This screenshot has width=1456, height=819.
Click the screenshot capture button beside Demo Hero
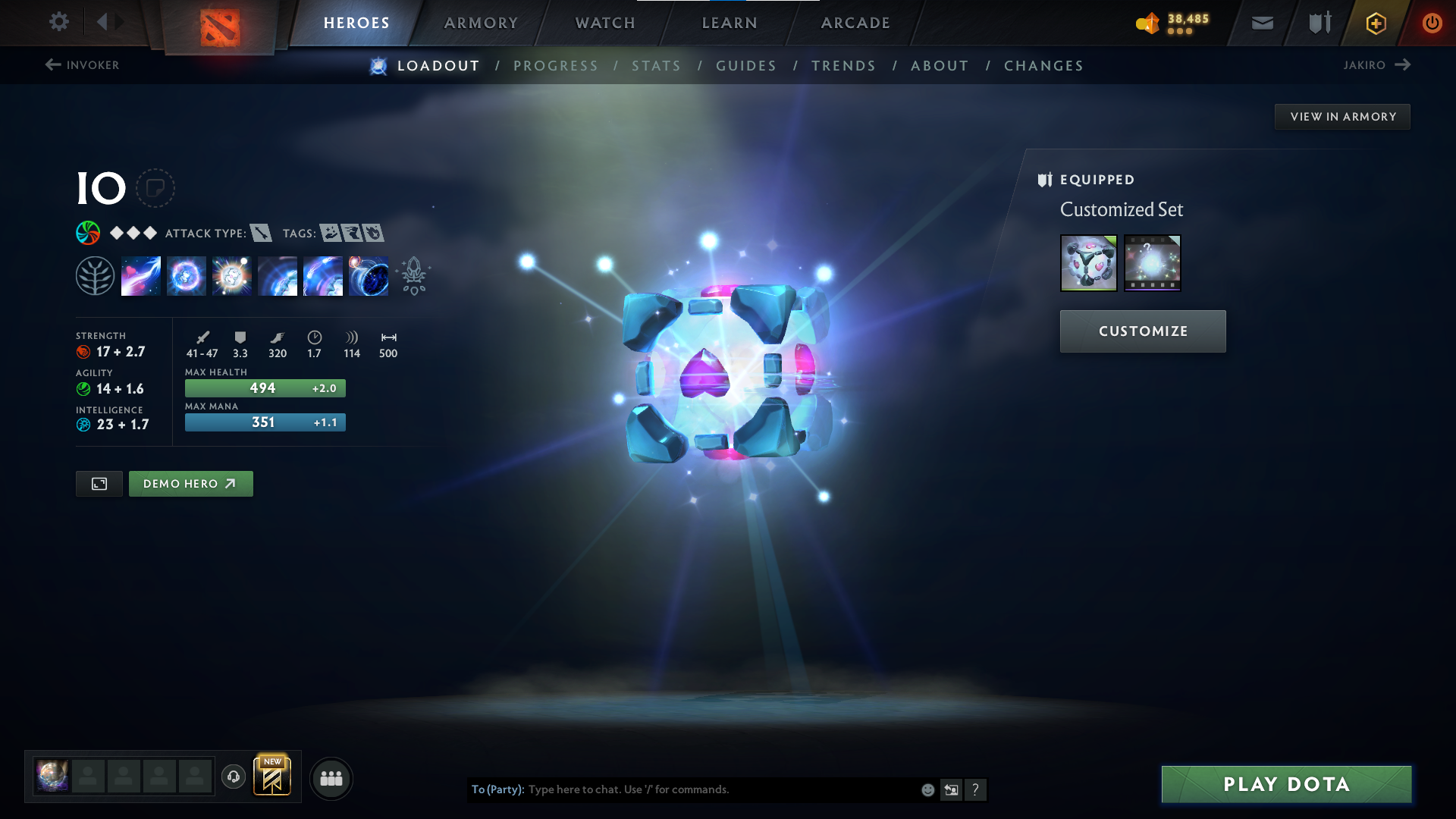[x=99, y=483]
